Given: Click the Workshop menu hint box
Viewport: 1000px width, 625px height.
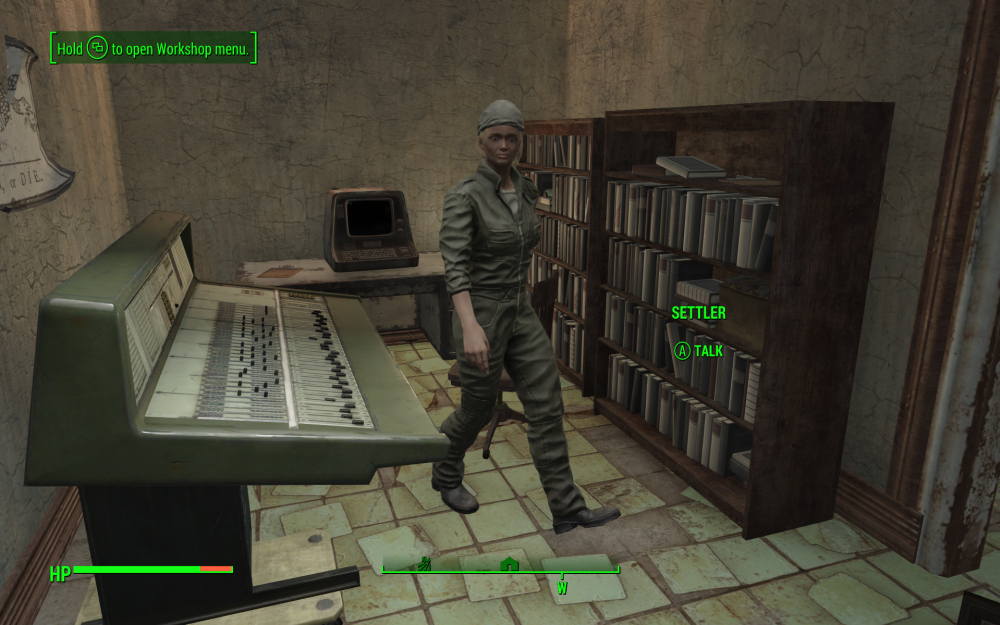Looking at the screenshot, I should point(154,48).
